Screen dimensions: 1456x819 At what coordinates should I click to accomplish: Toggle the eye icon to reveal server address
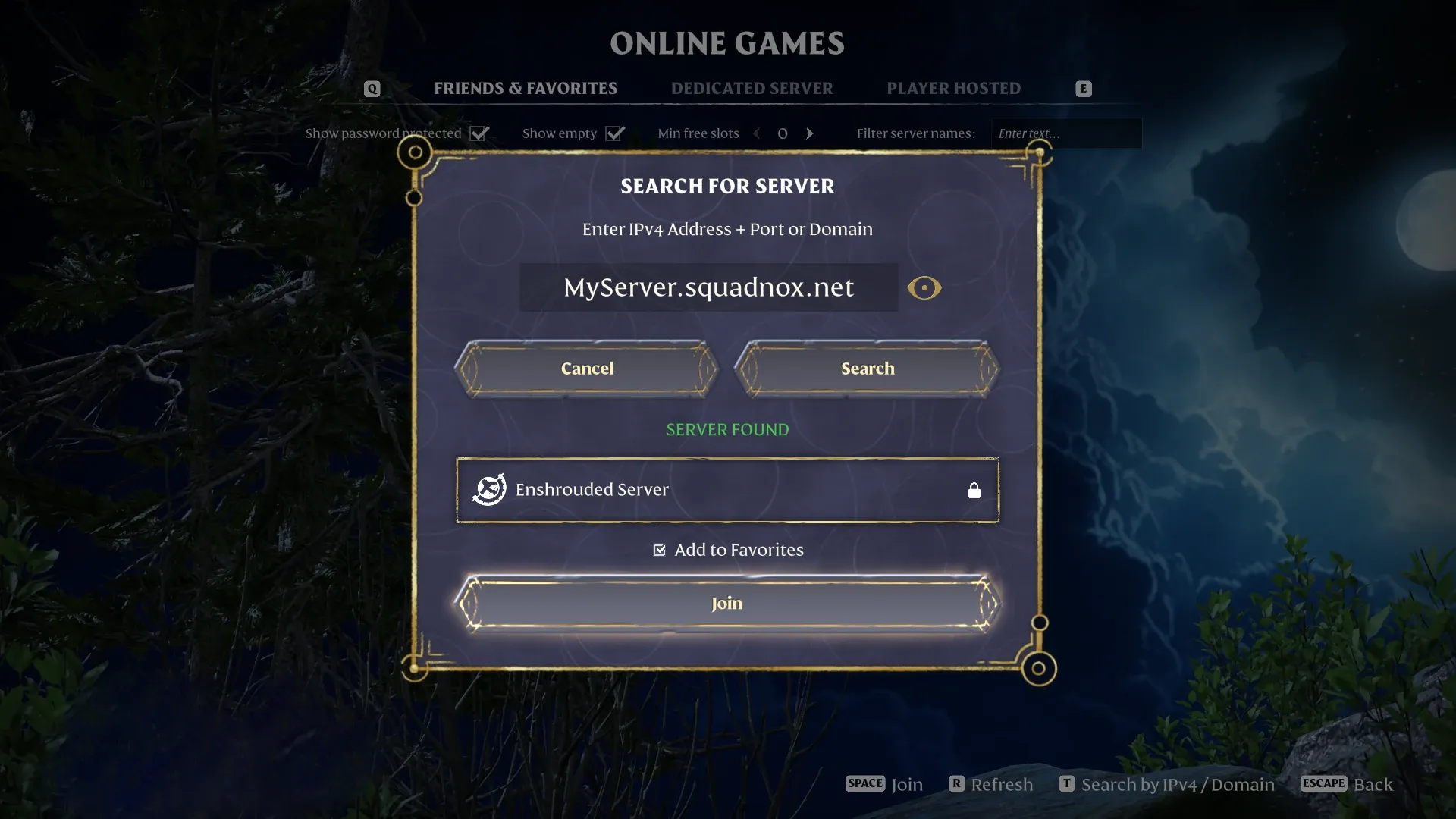[x=924, y=288]
